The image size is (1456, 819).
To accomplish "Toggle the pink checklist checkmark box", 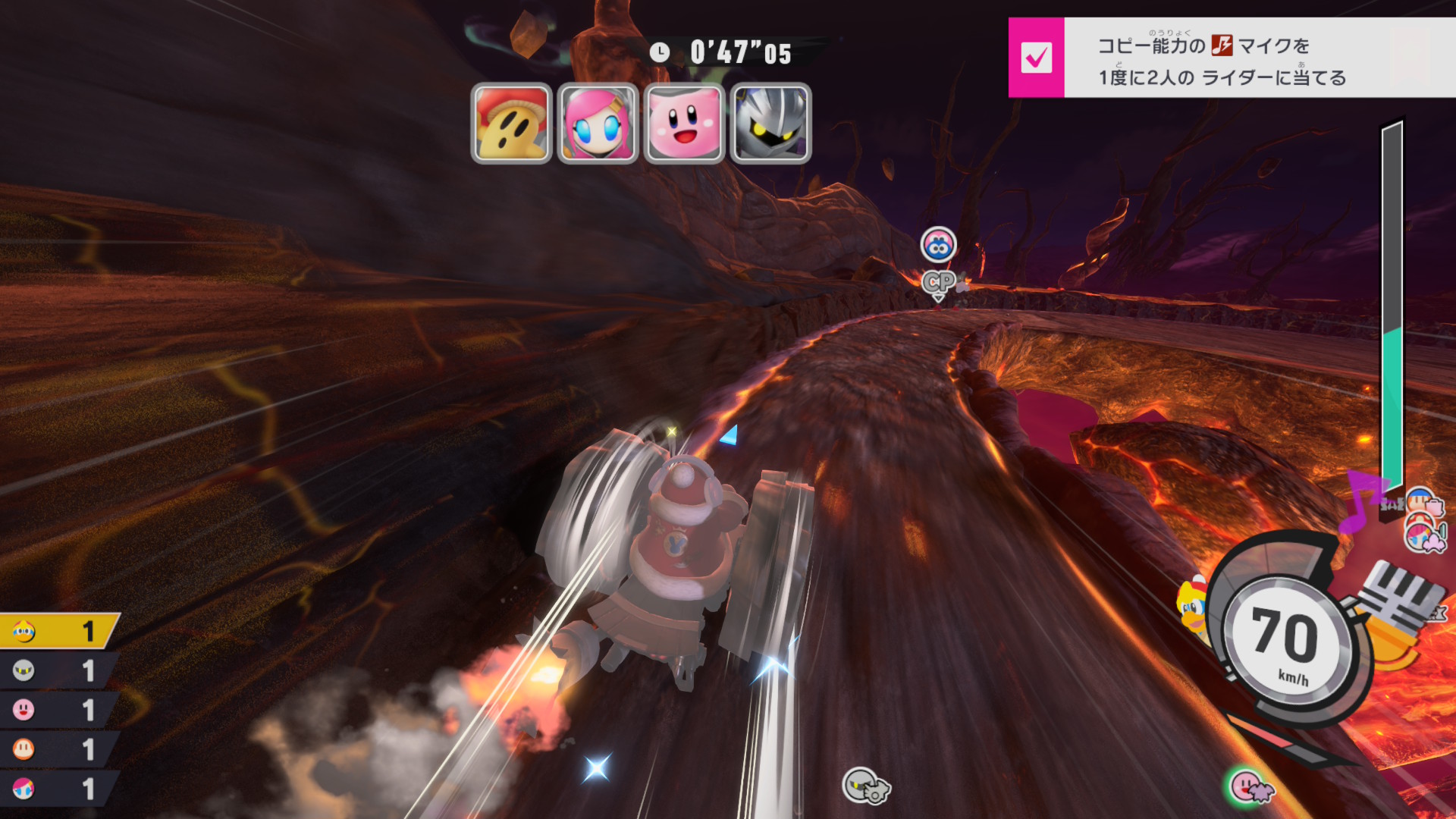I will pos(1036,58).
